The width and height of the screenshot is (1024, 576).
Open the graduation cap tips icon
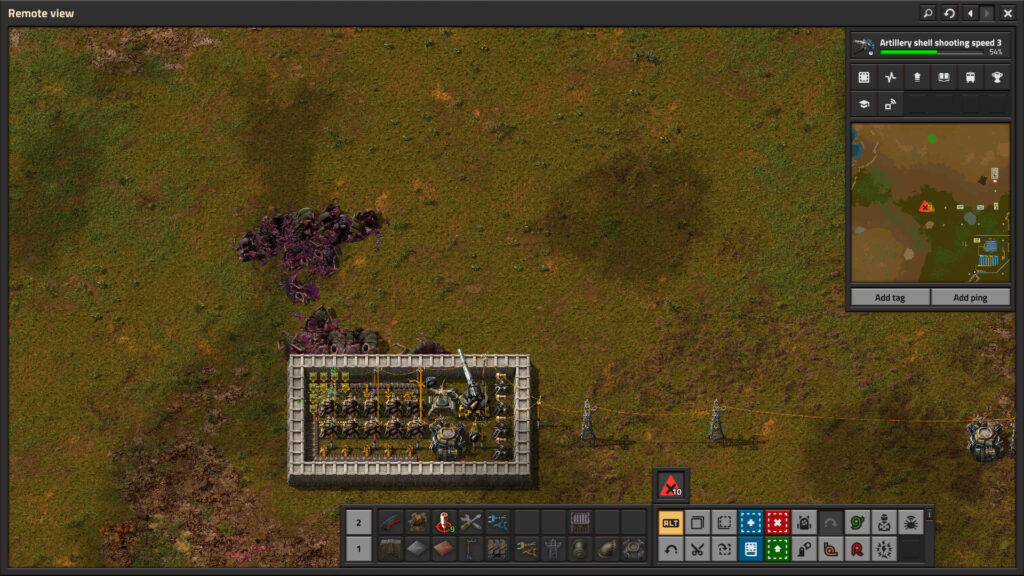864,103
